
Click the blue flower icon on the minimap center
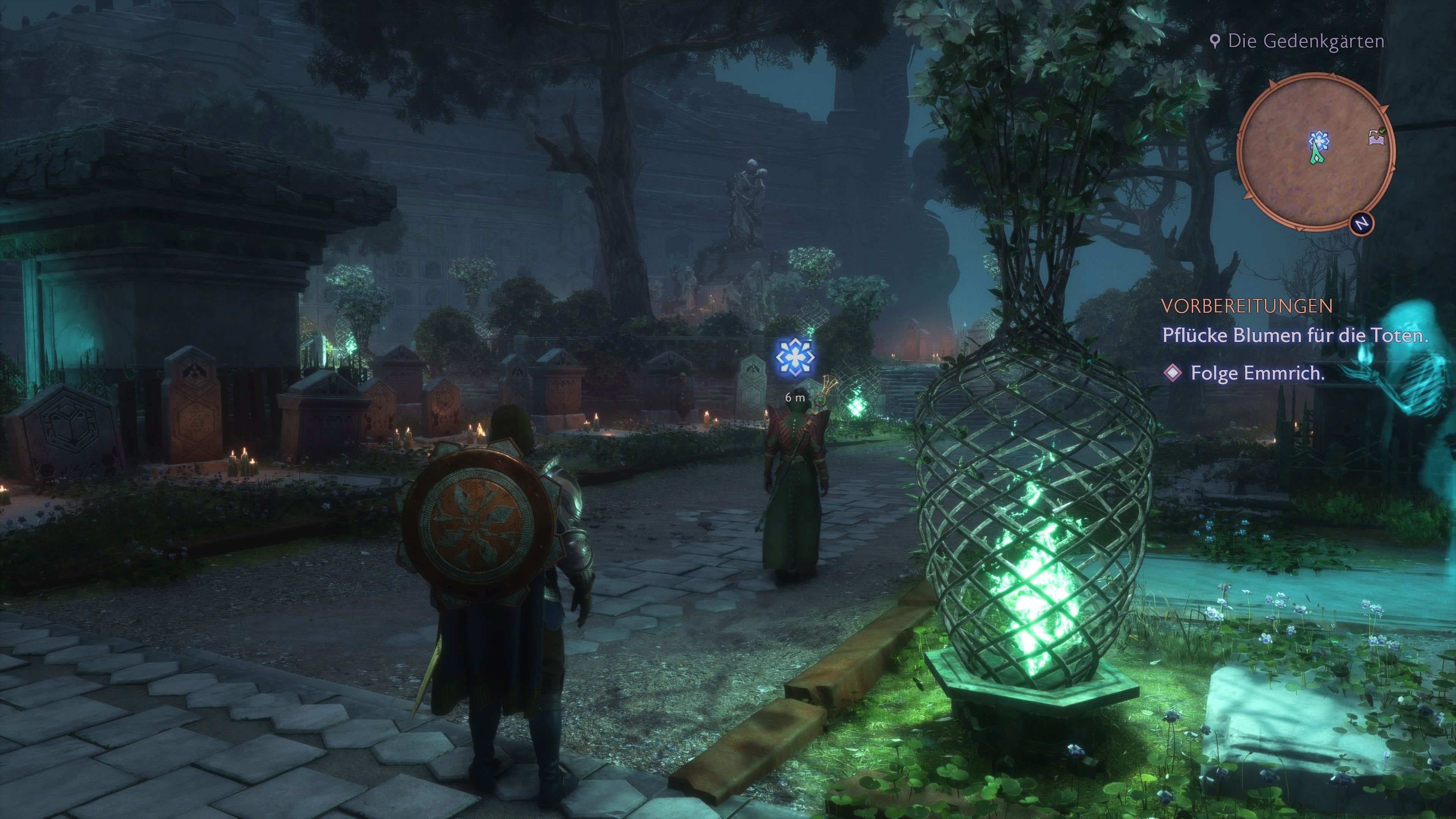(1319, 141)
